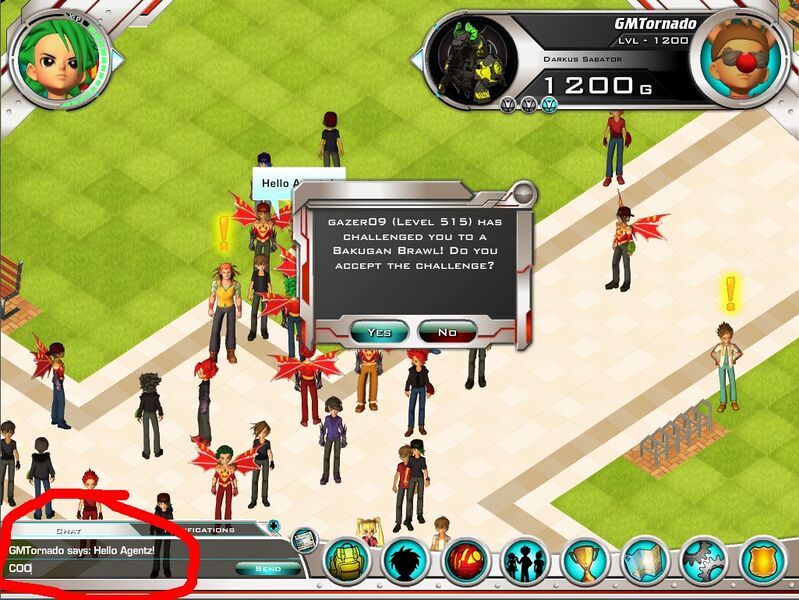The image size is (799, 600).
Task: Switch to the Chat tab
Action: pyautogui.click(x=68, y=530)
